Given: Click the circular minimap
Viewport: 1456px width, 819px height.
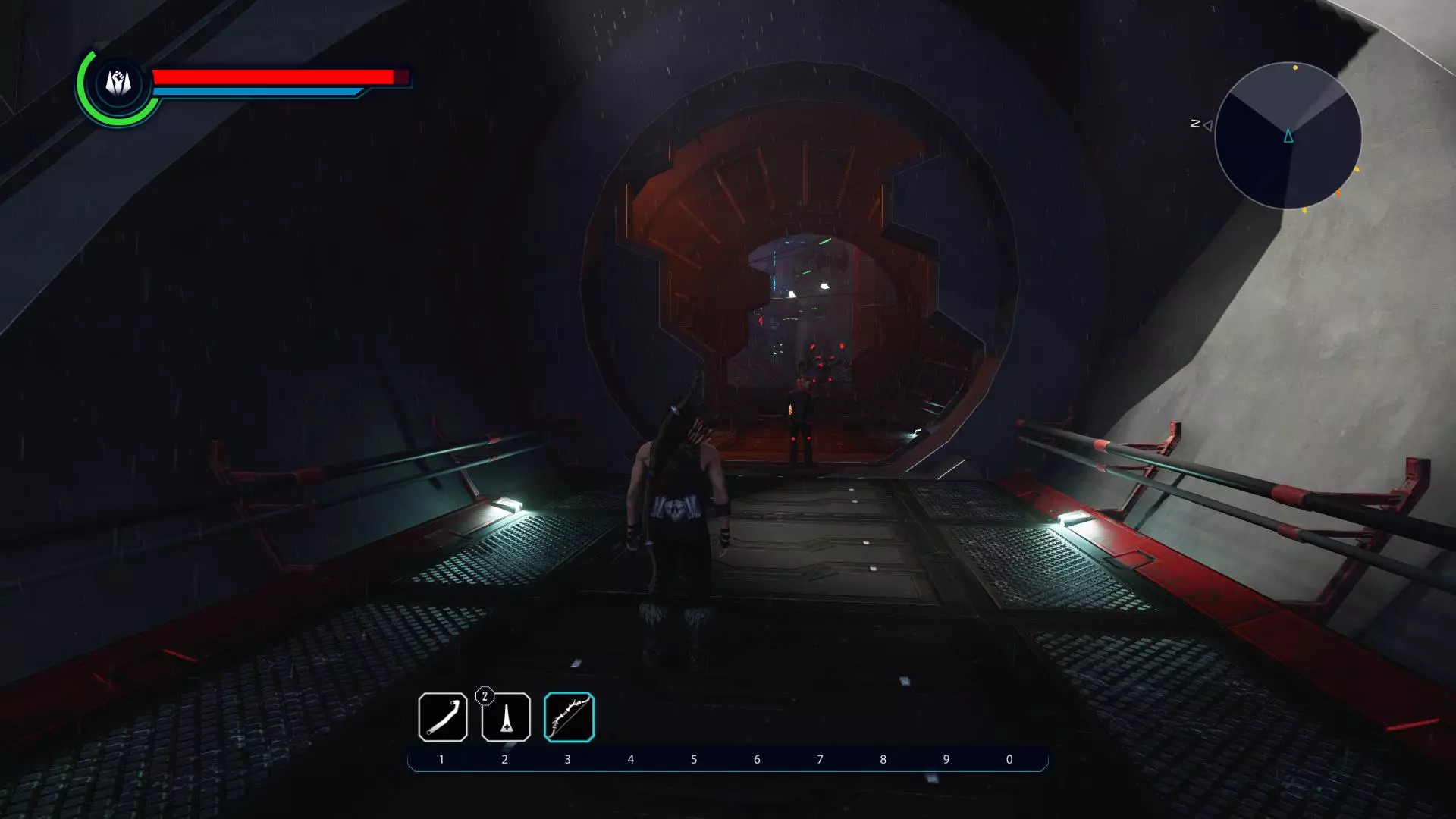Looking at the screenshot, I should coord(1288,136).
